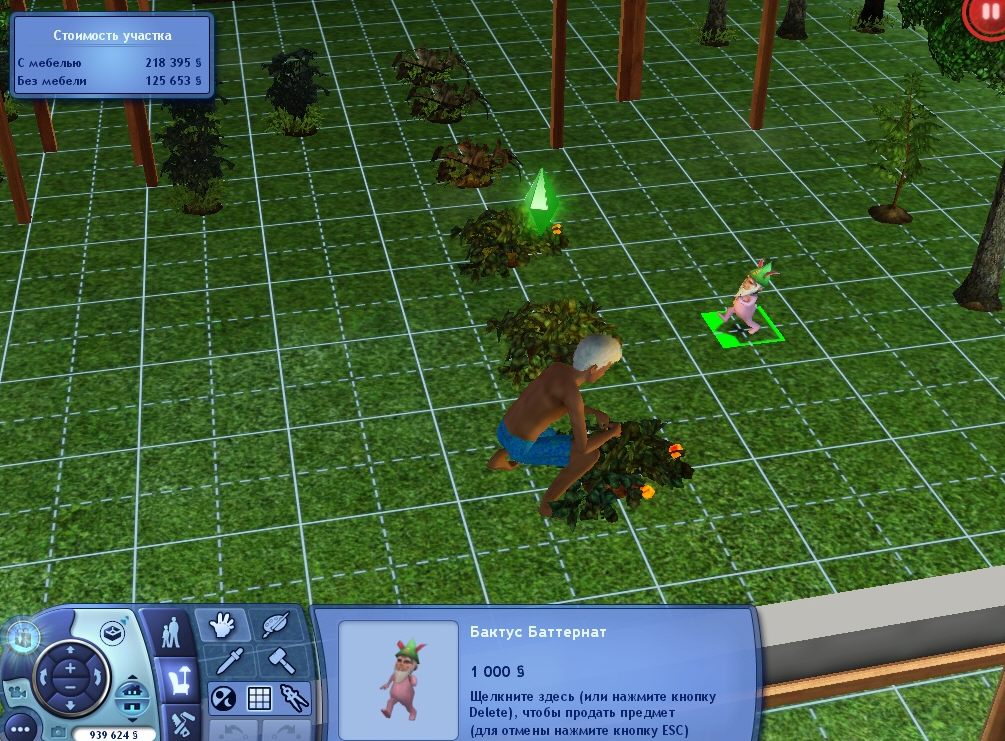Open Build mode with the tools icon
Image resolution: width=1005 pixels, height=741 pixels.
tap(182, 724)
